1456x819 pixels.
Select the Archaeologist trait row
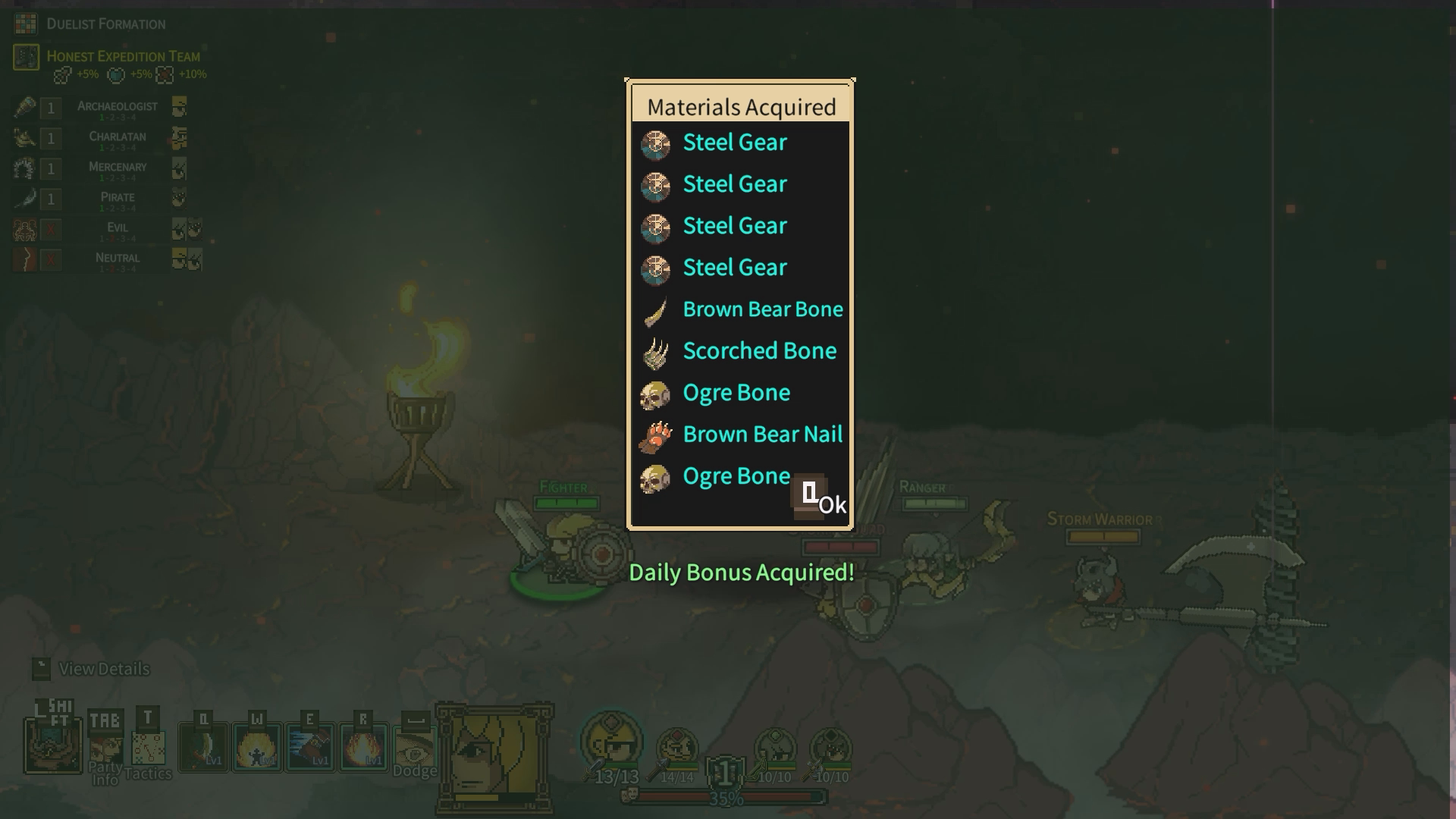(x=117, y=108)
